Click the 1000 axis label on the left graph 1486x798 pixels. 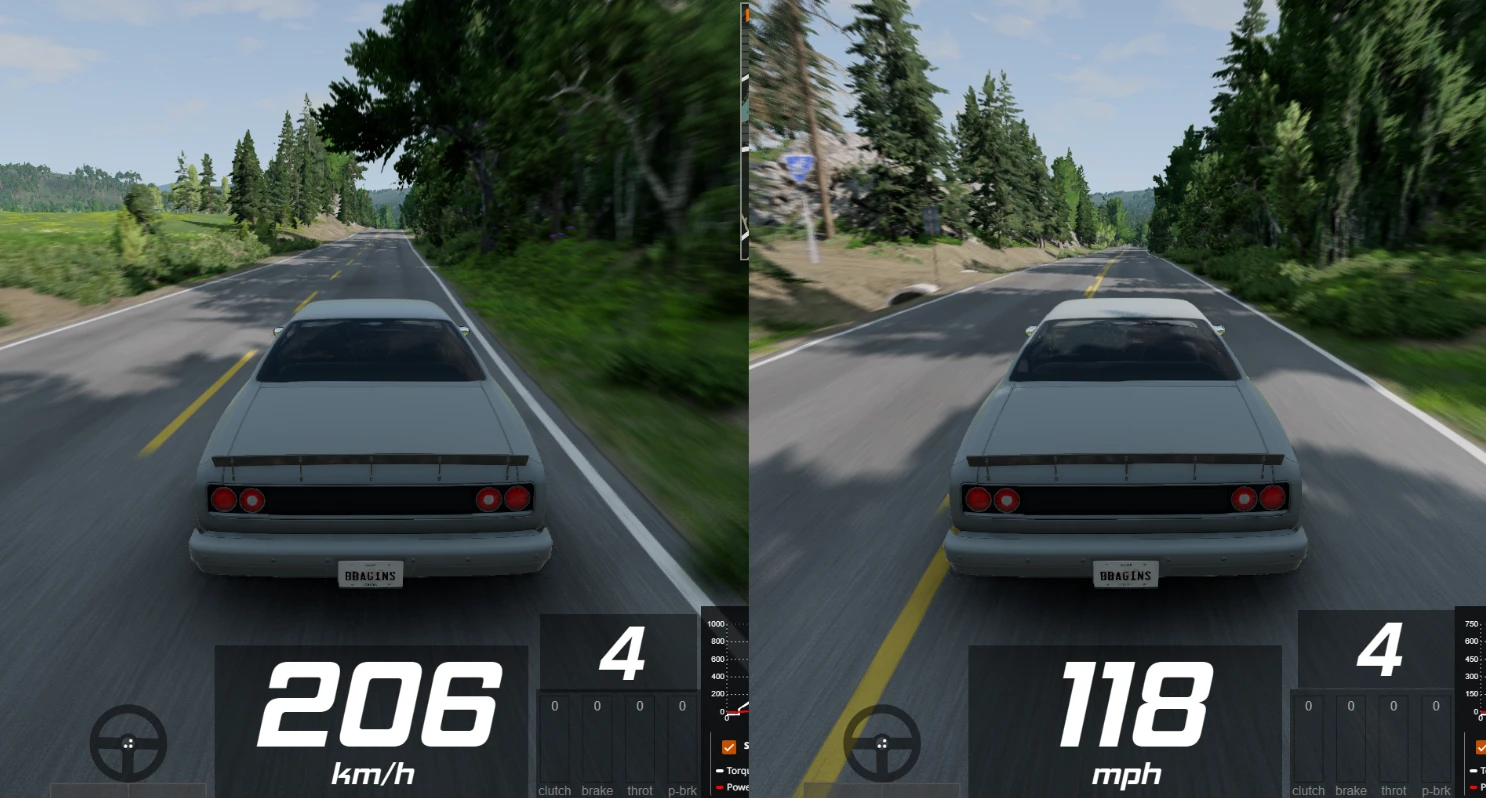[716, 624]
